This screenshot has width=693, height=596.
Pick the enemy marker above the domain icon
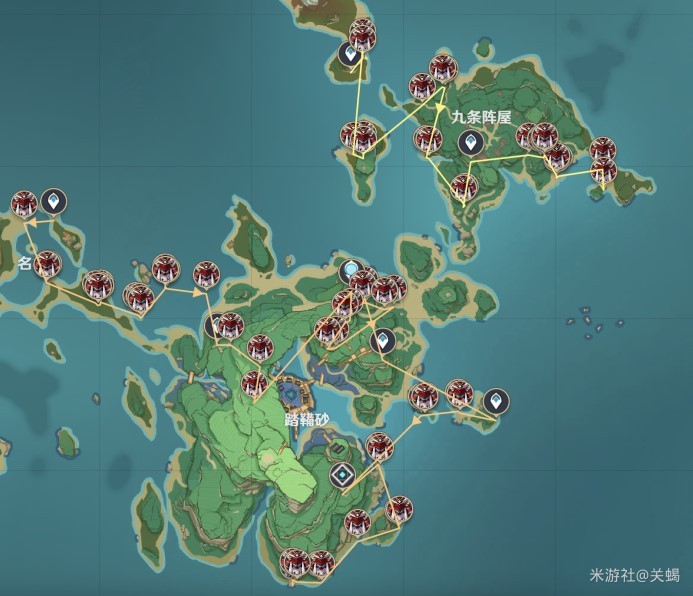click(x=379, y=446)
